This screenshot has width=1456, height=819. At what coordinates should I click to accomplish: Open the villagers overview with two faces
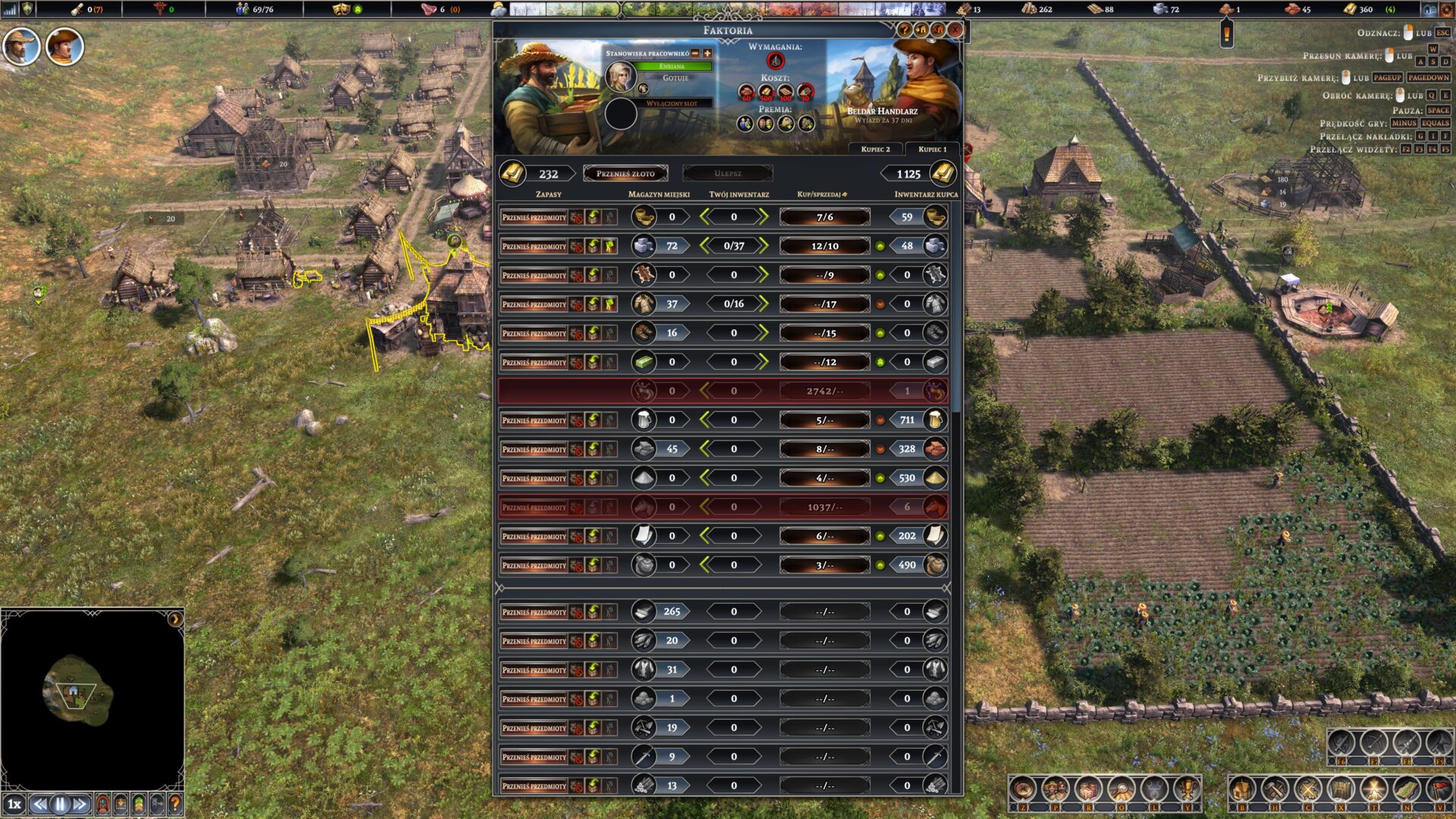tap(1055, 789)
